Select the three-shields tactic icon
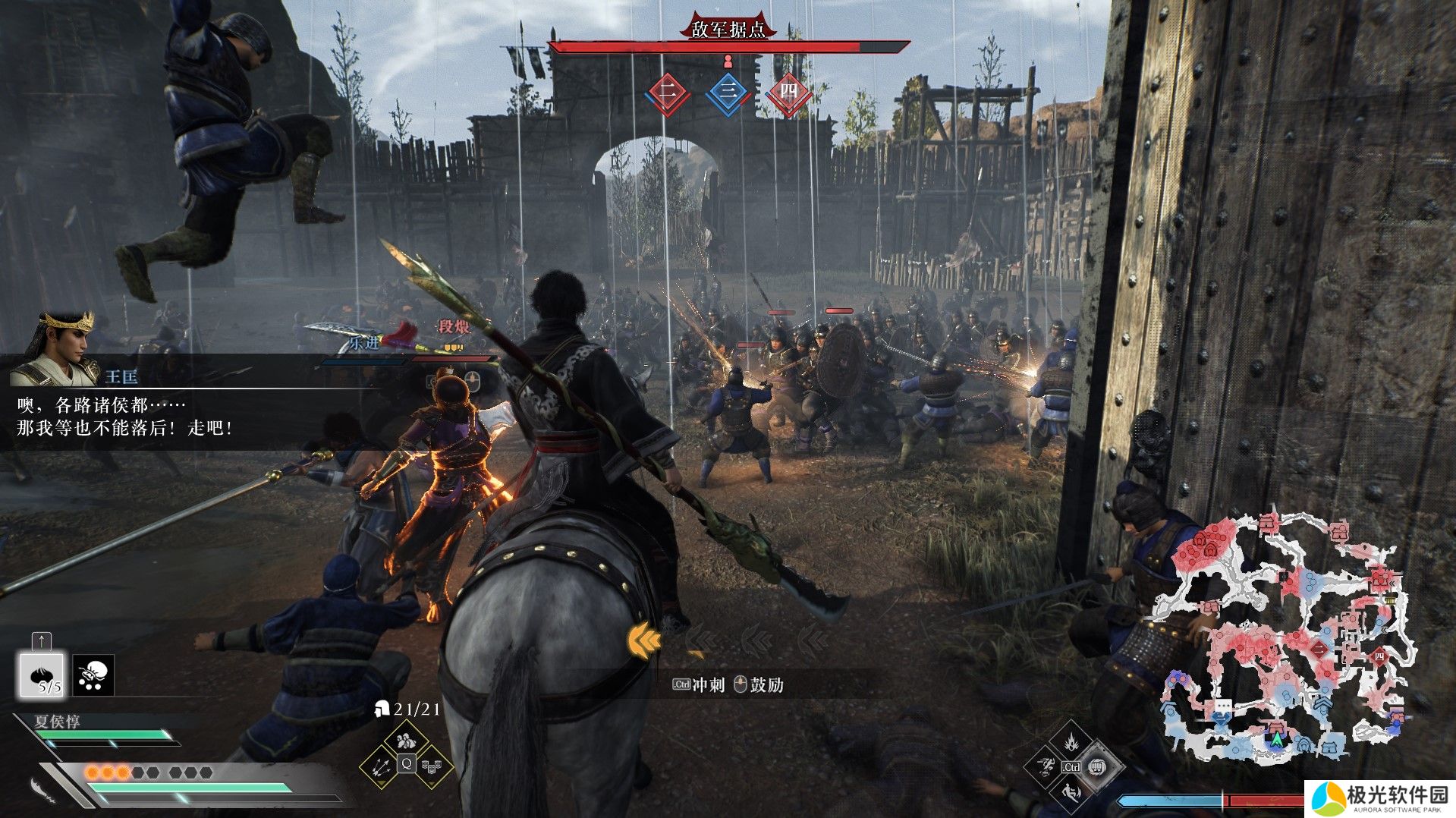The height and width of the screenshot is (818, 1456). click(x=432, y=766)
